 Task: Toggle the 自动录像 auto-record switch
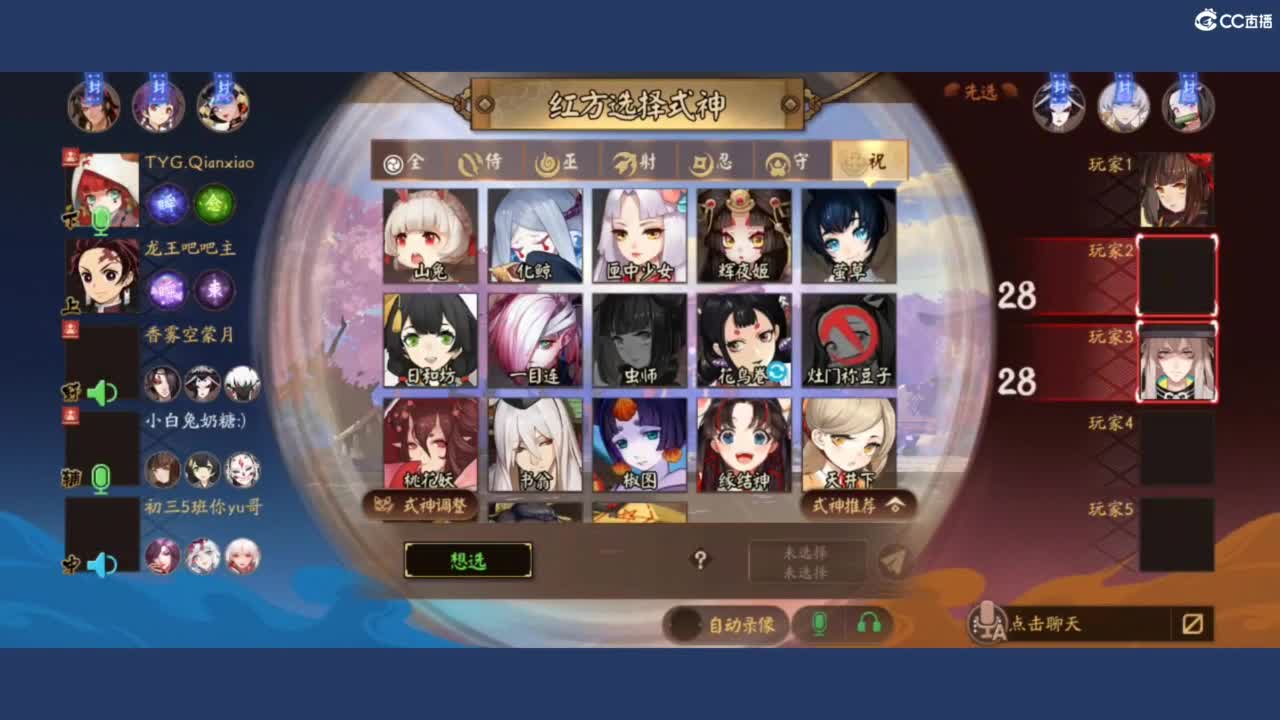tap(680, 624)
